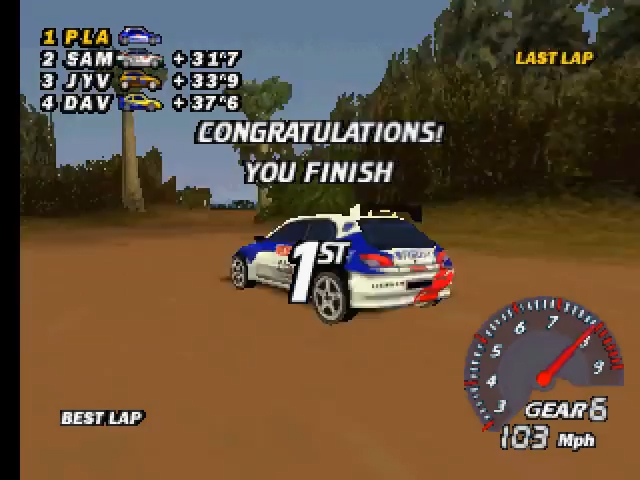Select SAM's second-place standings row
640x480 pixels.
tap(140, 59)
